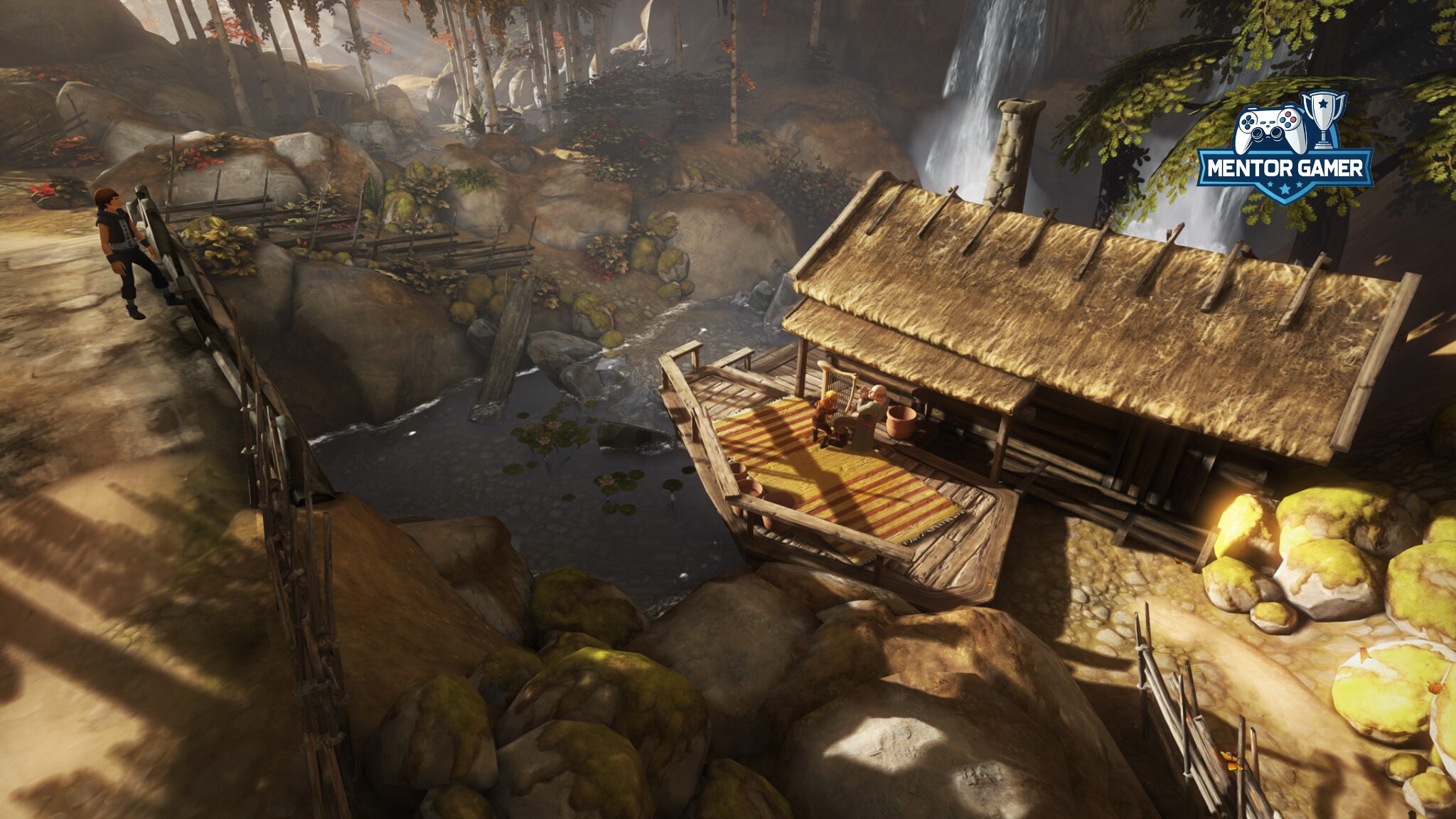
Task: Click the Mentor Gamer channel logo
Action: [x=1285, y=150]
